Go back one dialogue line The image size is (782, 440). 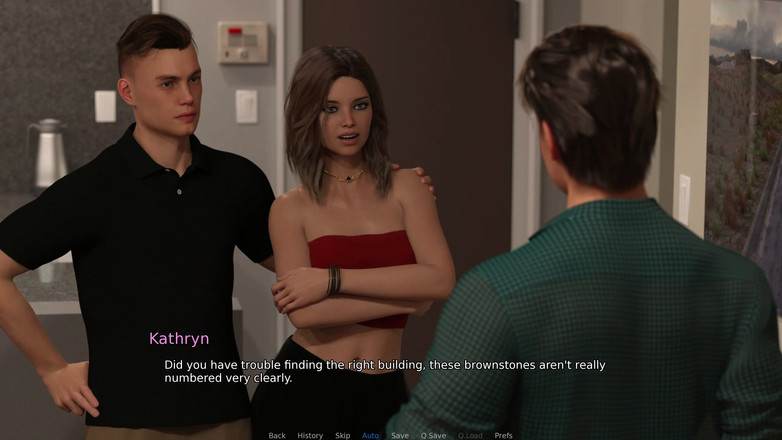coord(277,435)
